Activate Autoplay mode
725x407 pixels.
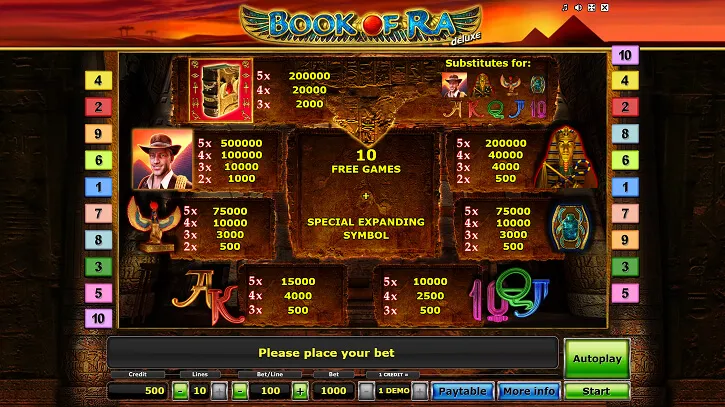596,358
